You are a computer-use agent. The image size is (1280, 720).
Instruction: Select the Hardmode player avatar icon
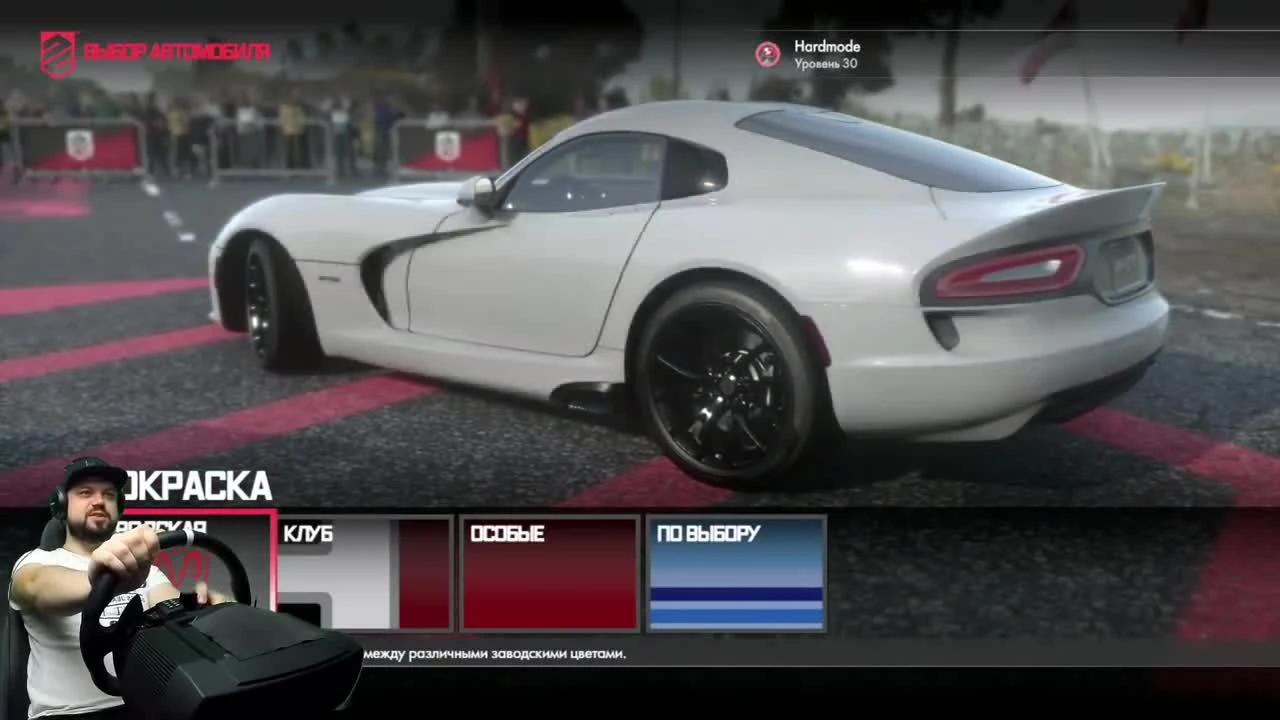pyautogui.click(x=768, y=54)
